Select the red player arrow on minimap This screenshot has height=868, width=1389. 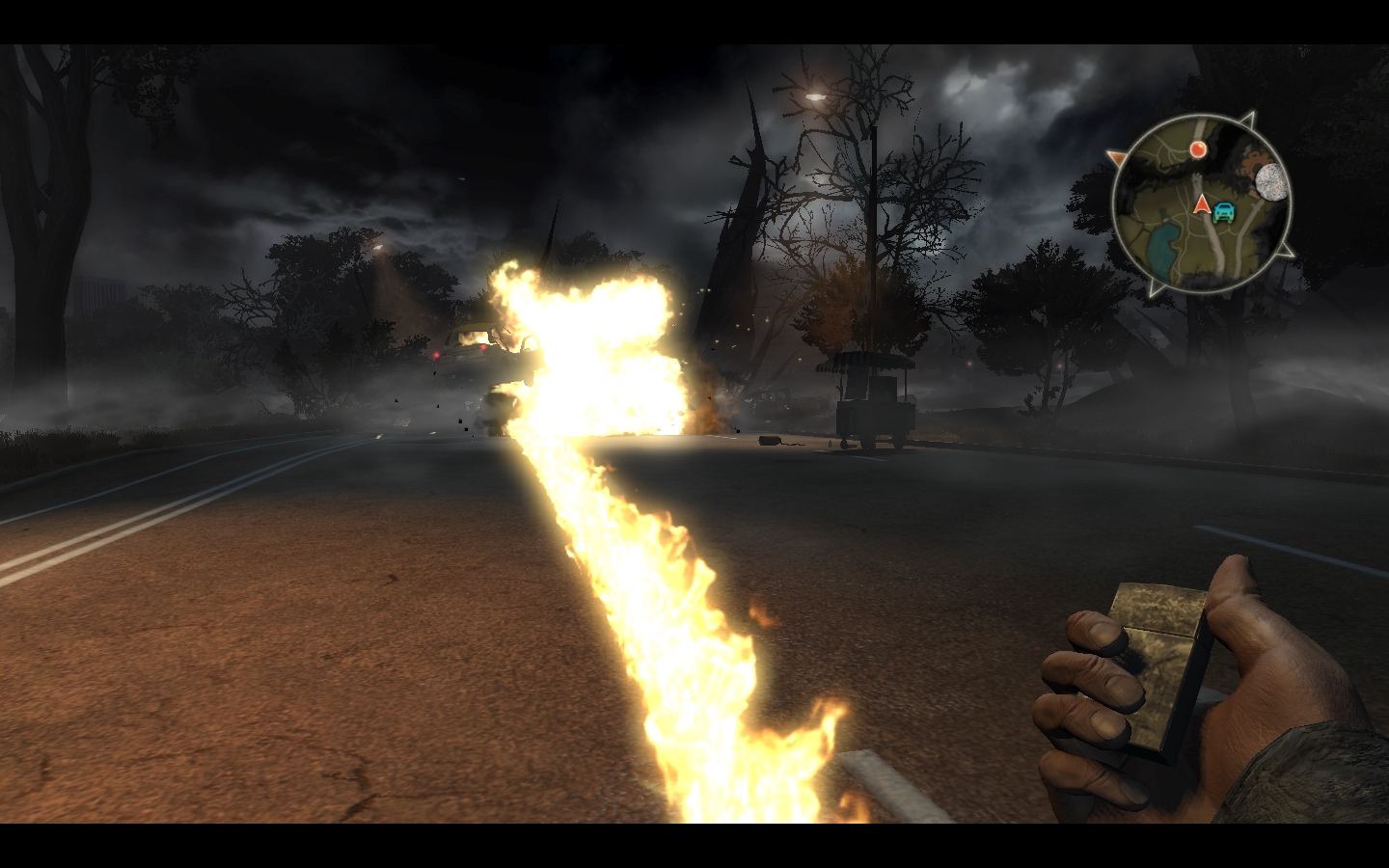click(1202, 203)
